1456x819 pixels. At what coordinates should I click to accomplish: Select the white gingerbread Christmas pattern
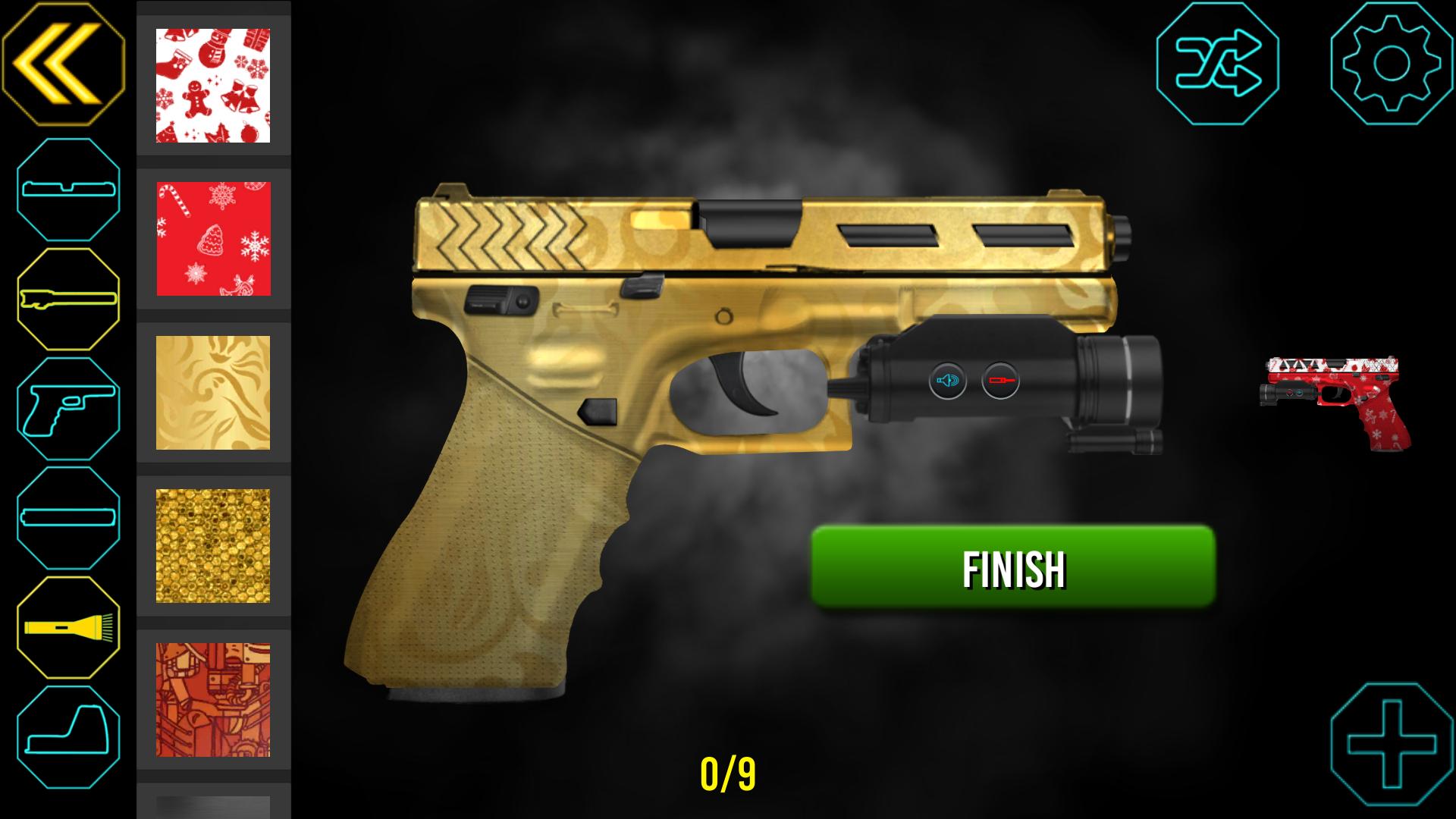pyautogui.click(x=213, y=83)
